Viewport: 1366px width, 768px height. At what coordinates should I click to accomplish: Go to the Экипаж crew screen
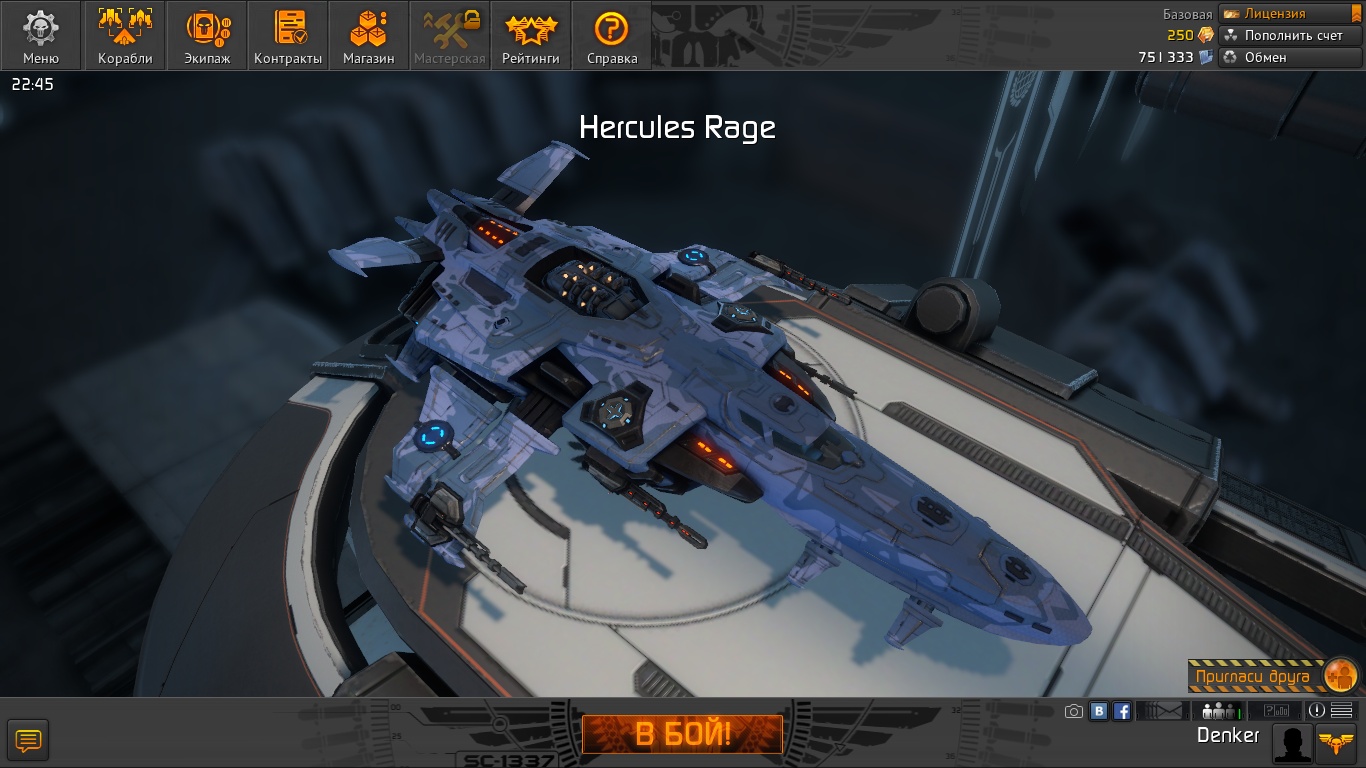coord(207,36)
